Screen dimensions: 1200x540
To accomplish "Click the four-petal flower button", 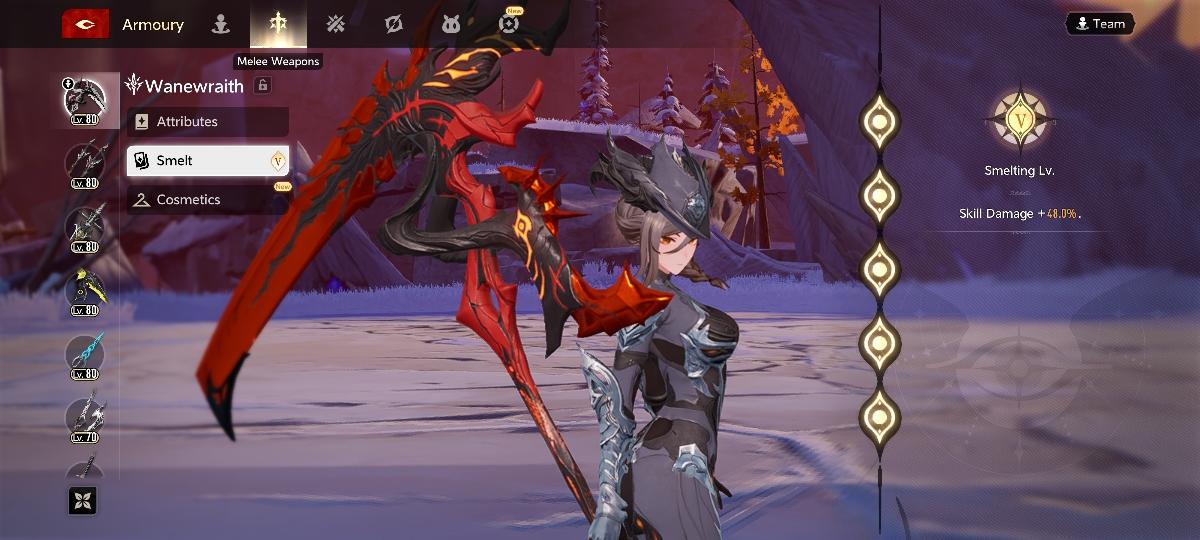I will [82, 500].
